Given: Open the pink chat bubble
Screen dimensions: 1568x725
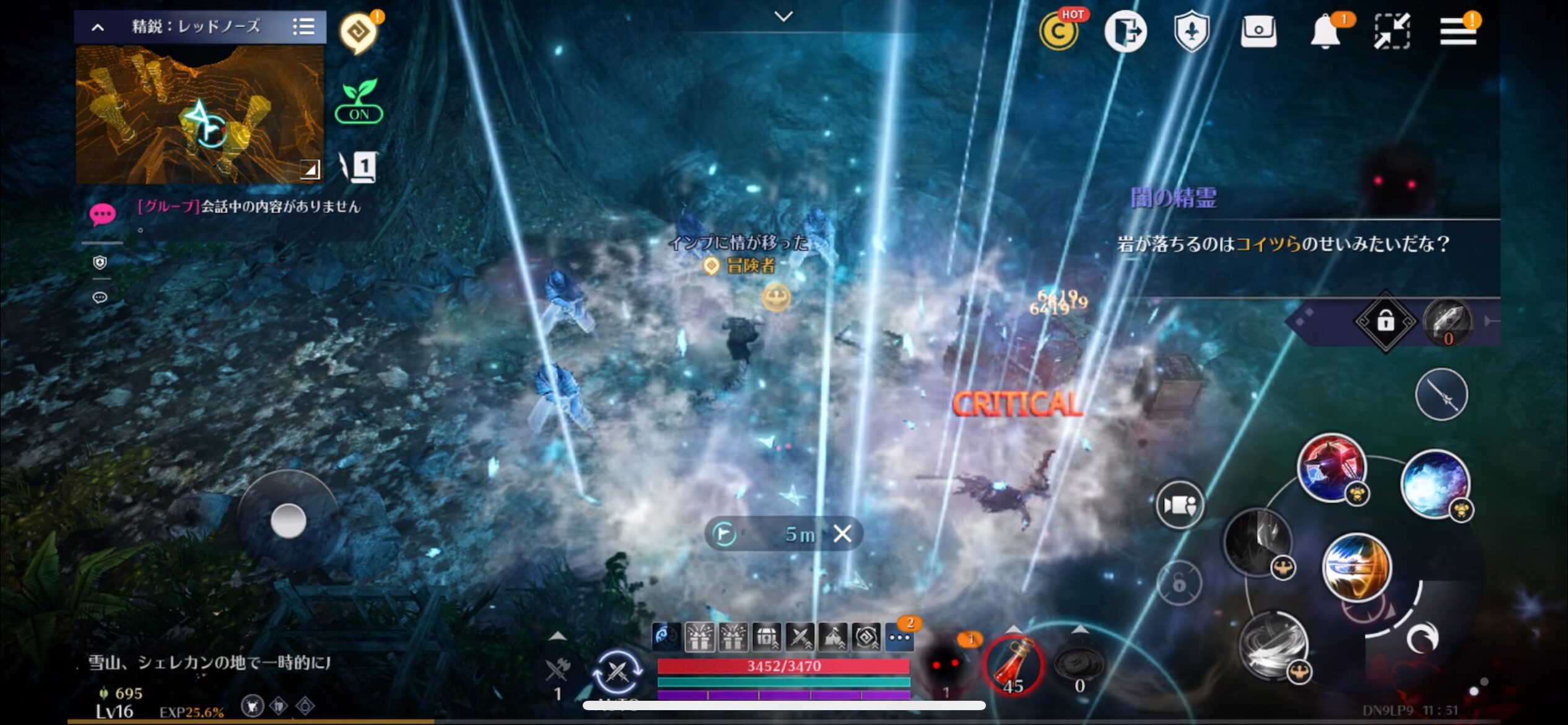Looking at the screenshot, I should coord(102,214).
